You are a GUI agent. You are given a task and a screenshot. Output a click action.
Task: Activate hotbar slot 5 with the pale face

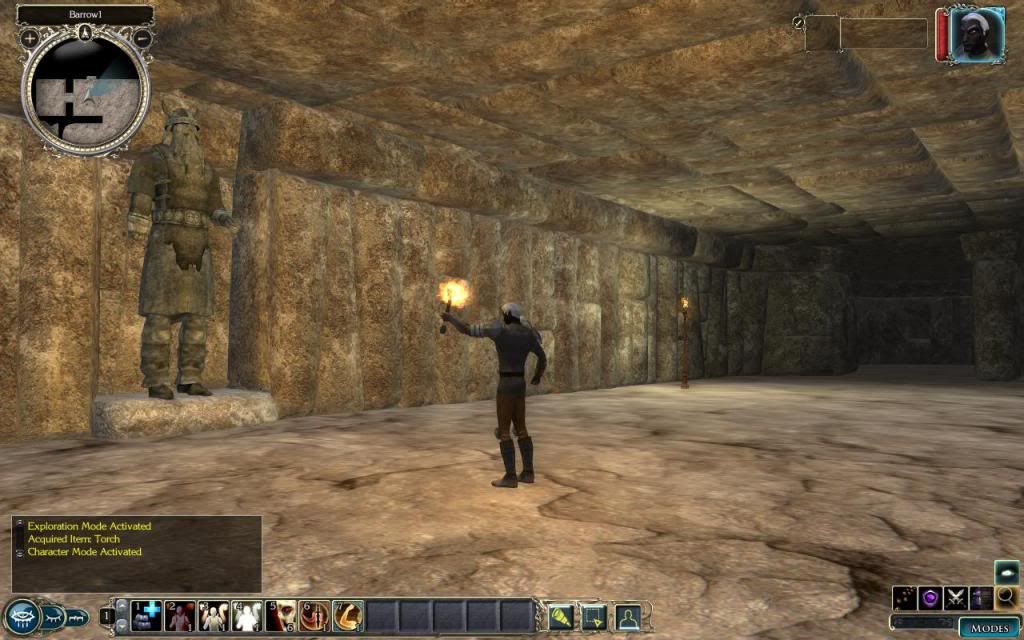[x=281, y=616]
